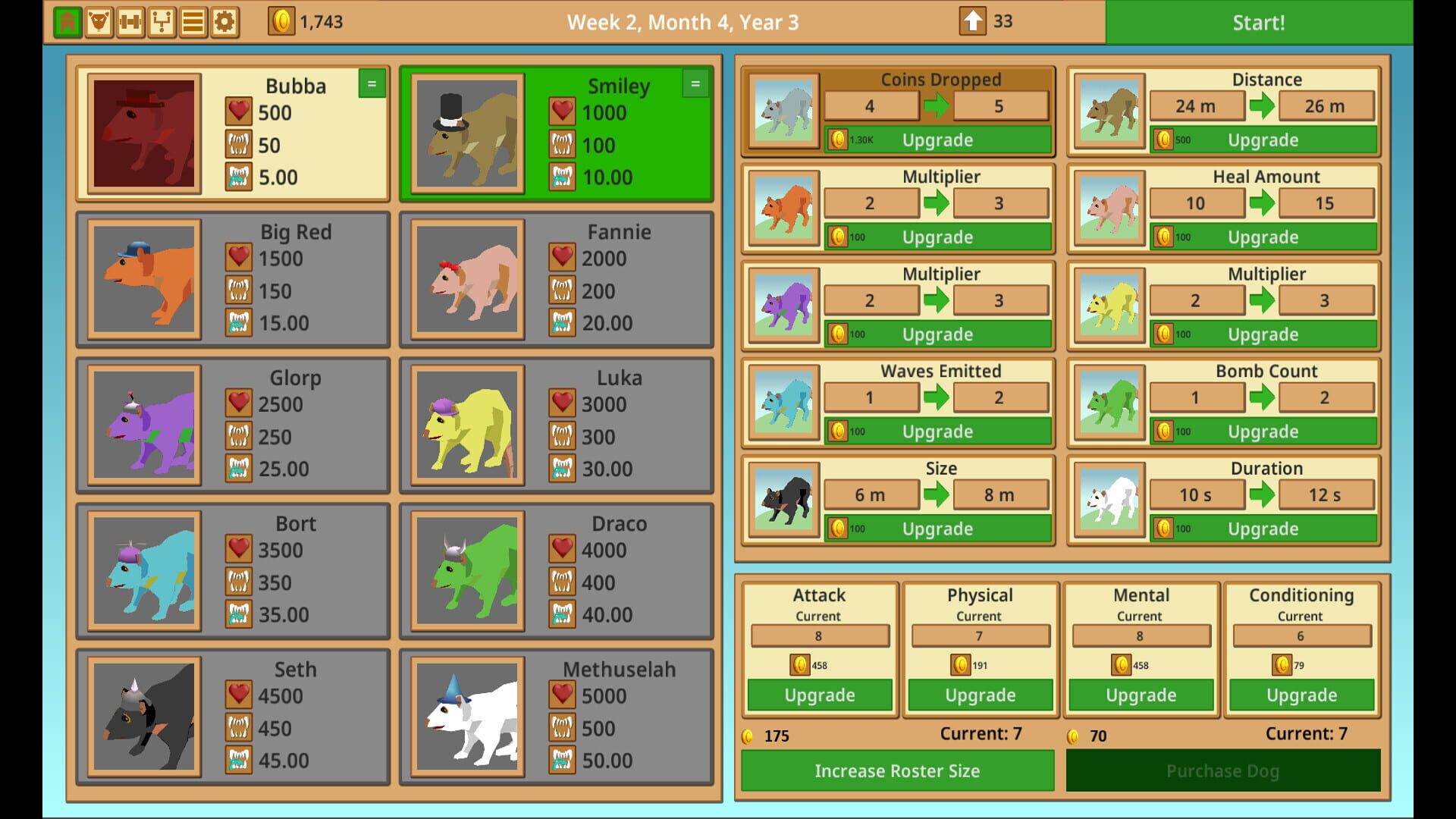Click the coin icon next to 1,743
Screen dimensions: 1456x819
tap(281, 22)
